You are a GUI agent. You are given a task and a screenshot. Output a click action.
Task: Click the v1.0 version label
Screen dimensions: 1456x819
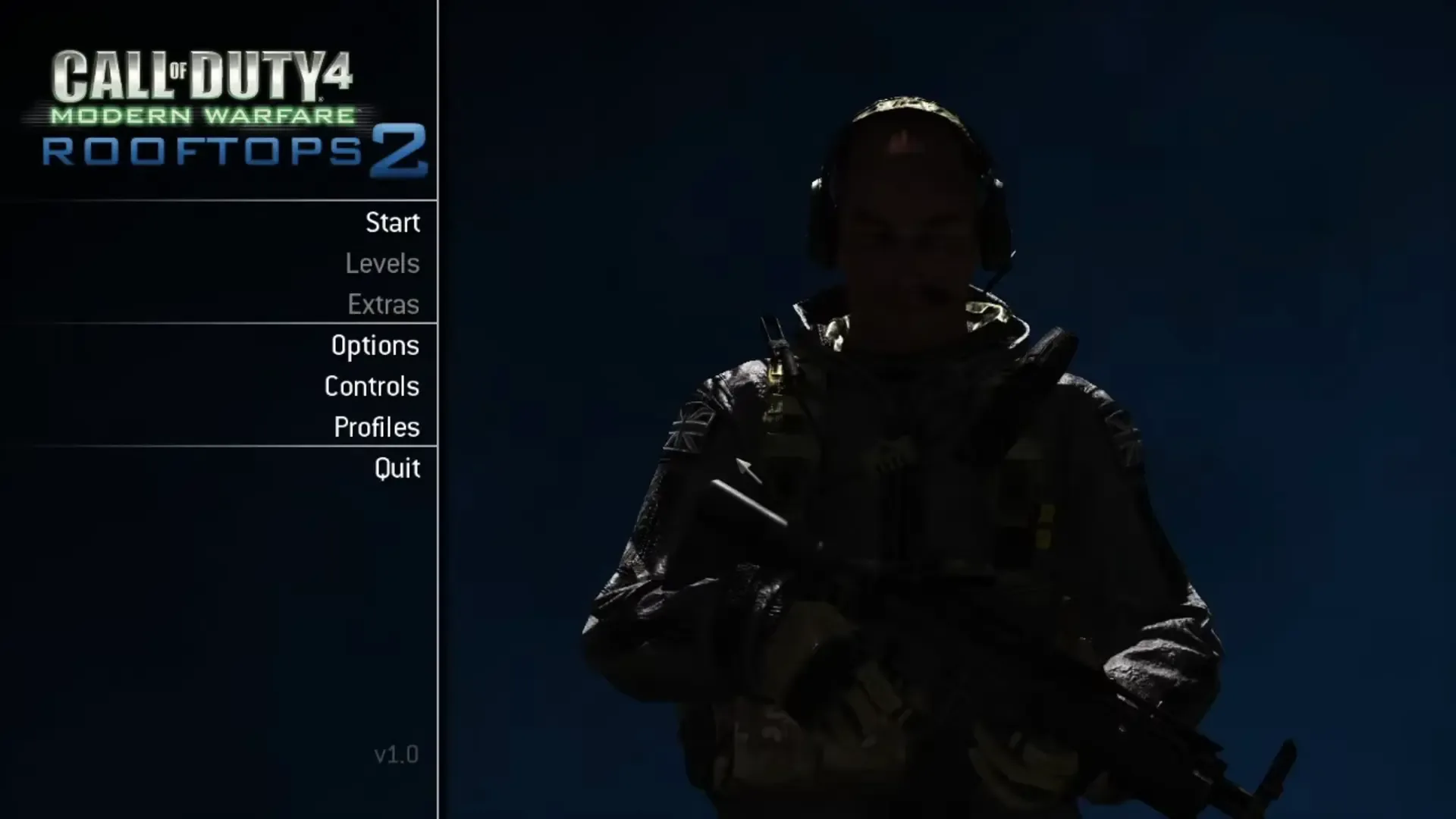pos(394,755)
